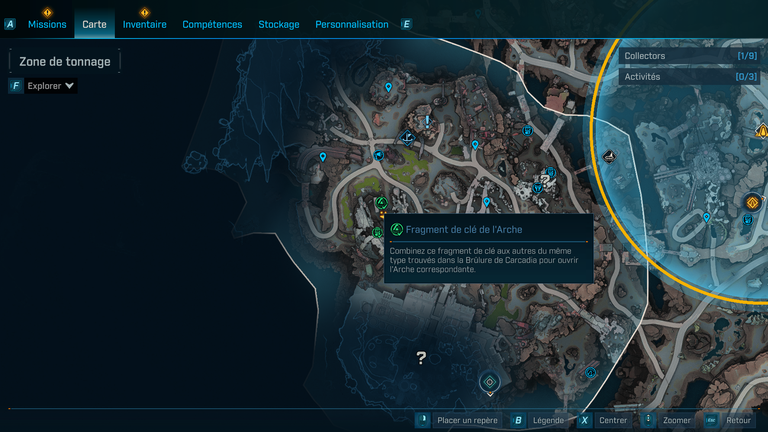Switch to the Missions tab
The height and width of the screenshot is (432, 768).
pyautogui.click(x=47, y=24)
